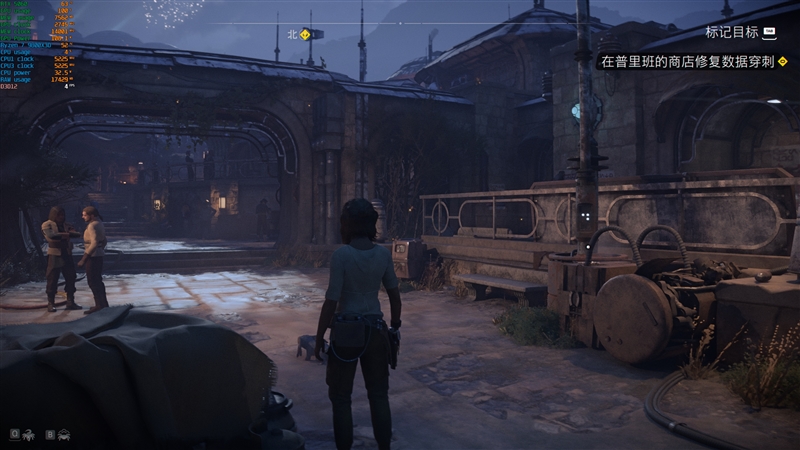This screenshot has width=800, height=450.
Task: Select the speeder vehicle icon next to B
Action: (x=64, y=434)
